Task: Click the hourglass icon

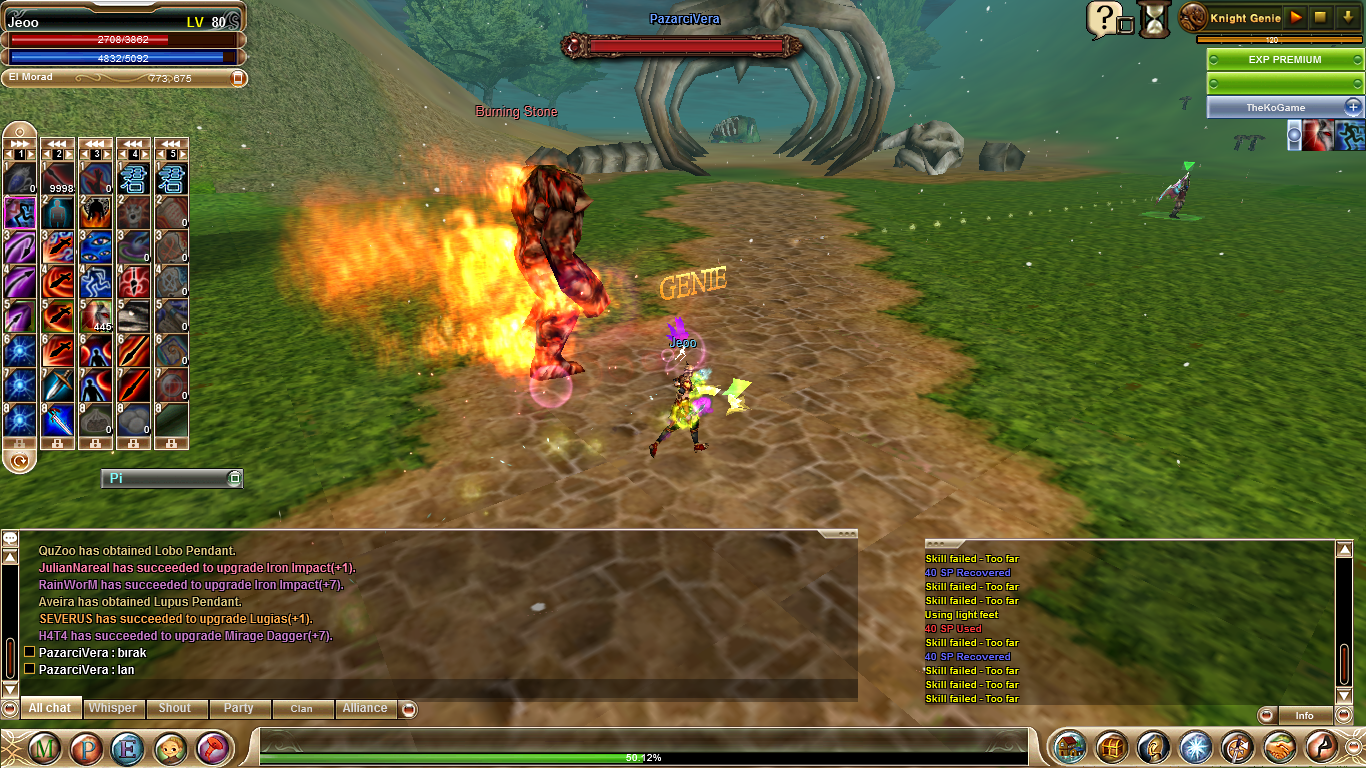Action: [1155, 19]
